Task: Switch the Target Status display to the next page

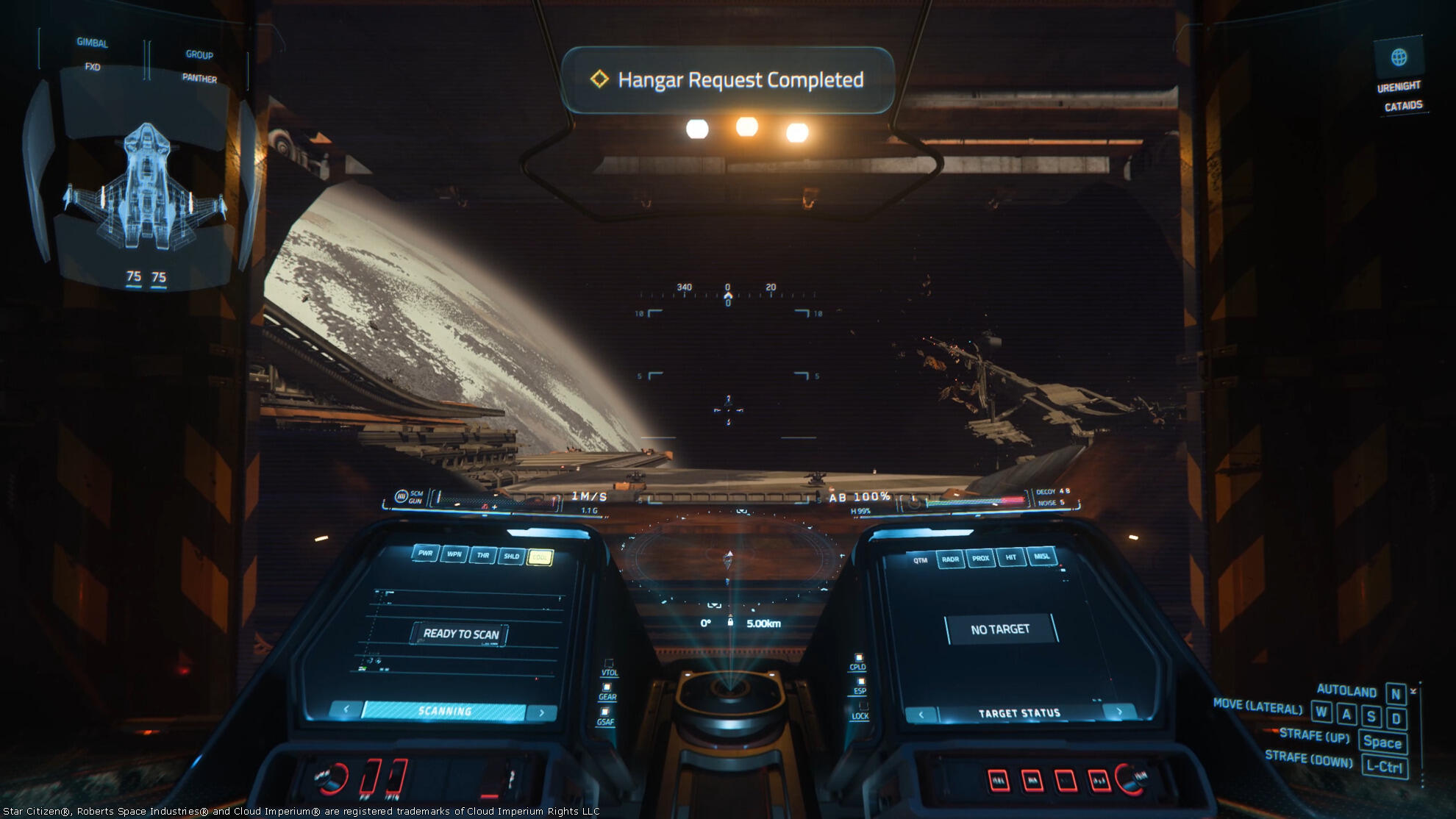Action: pyautogui.click(x=1119, y=711)
